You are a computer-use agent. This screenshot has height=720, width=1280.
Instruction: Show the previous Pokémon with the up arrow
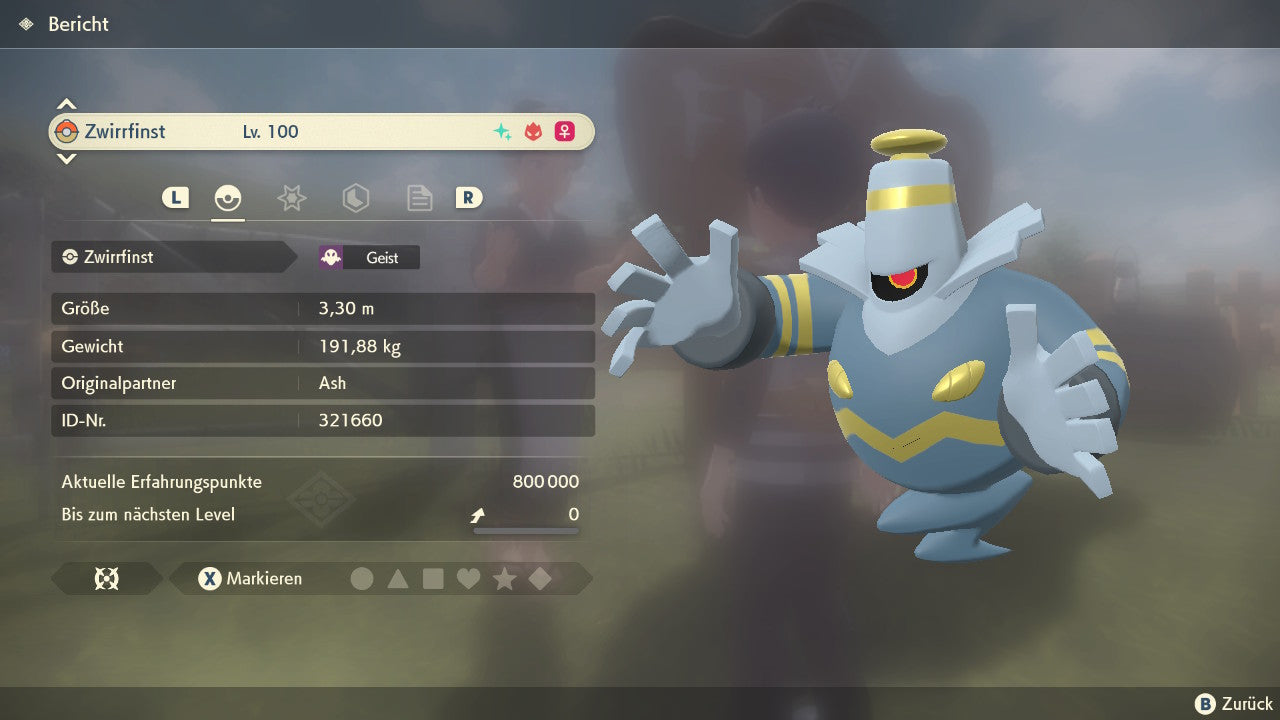[x=66, y=104]
